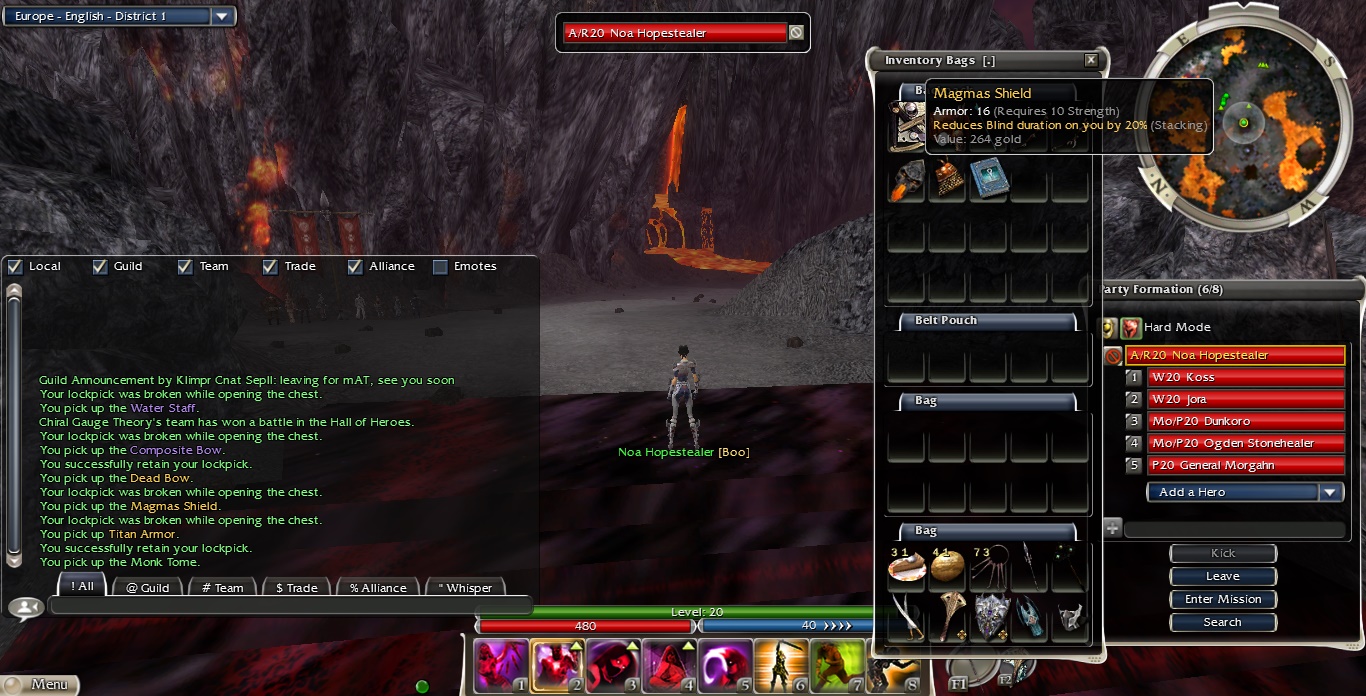Image resolution: width=1366 pixels, height=696 pixels.
Task: Use the skill in slot 5
Action: (725, 666)
